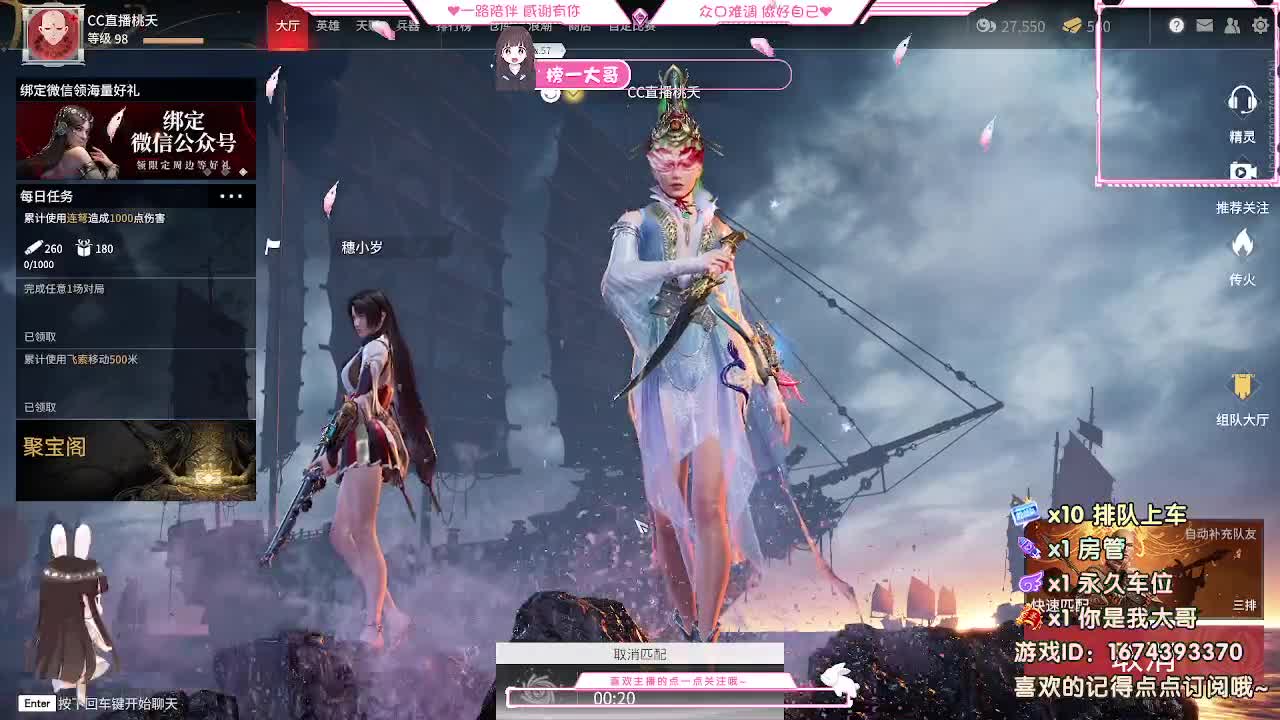Open friends list icon top right
This screenshot has height=720, width=1280.
(1232, 27)
